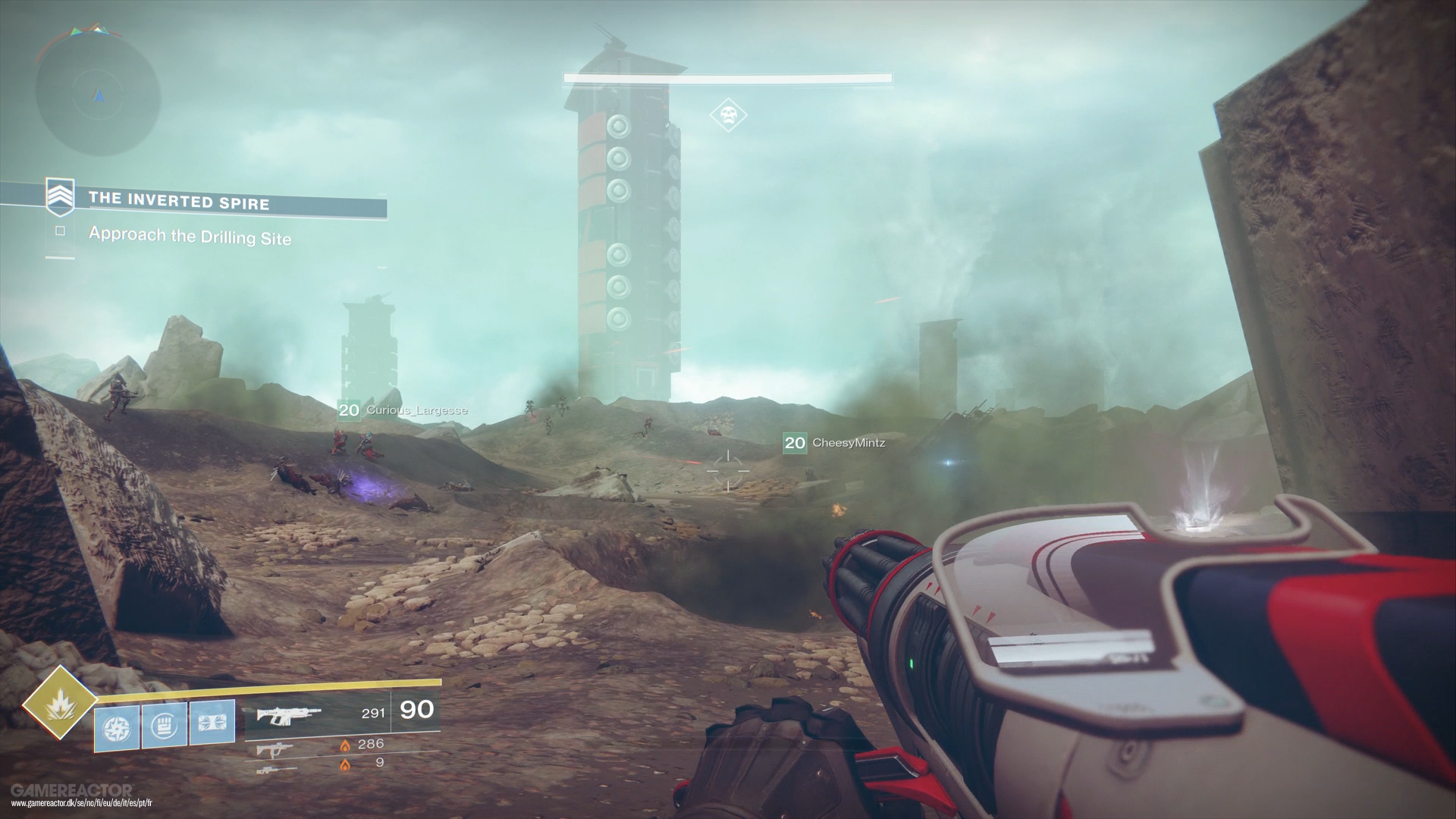Use the grenade ability icon

coord(117,725)
